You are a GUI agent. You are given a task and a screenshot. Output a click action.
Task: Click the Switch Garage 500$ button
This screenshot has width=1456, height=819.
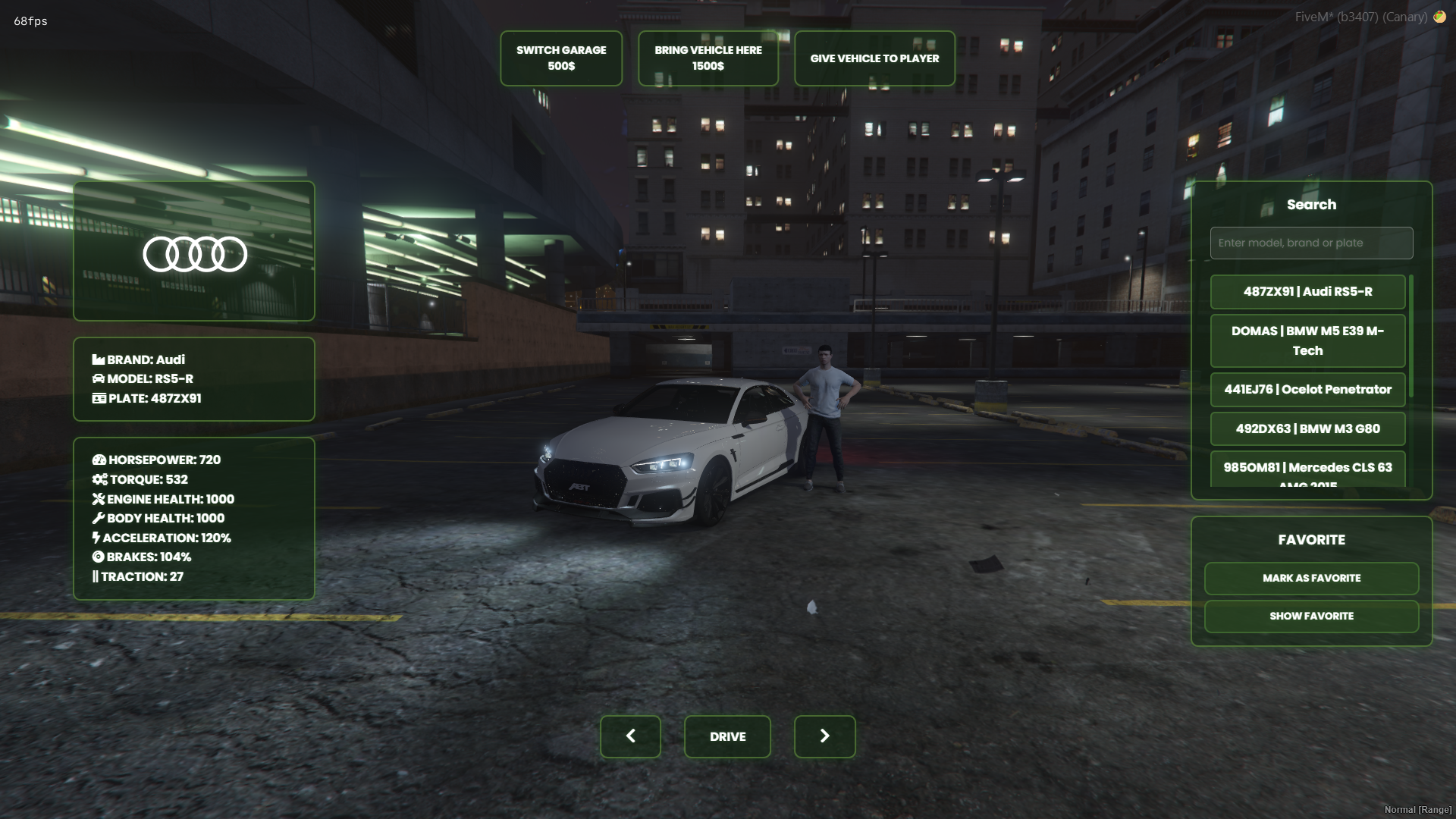(561, 58)
